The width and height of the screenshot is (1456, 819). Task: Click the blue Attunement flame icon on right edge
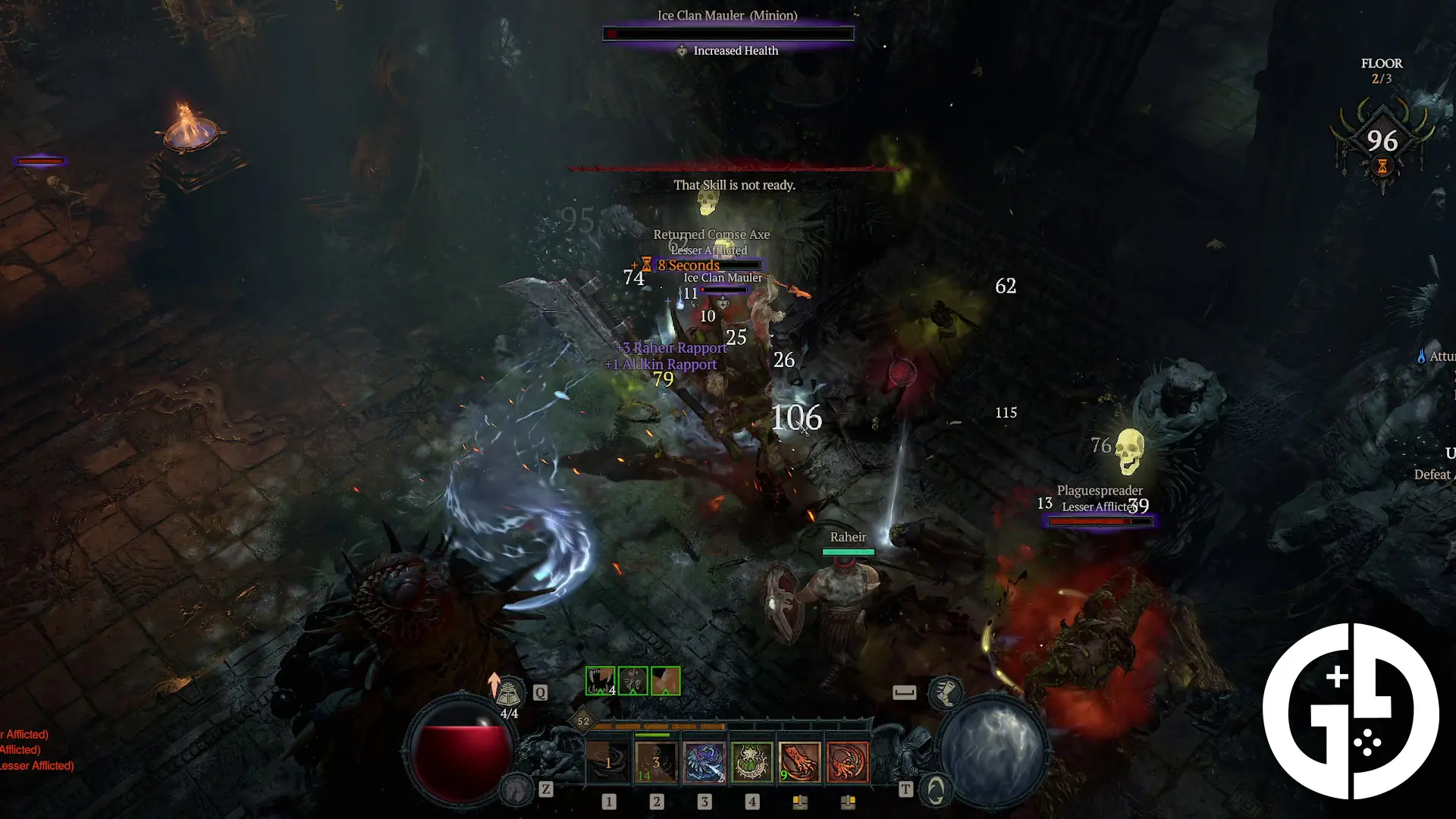pyautogui.click(x=1422, y=356)
